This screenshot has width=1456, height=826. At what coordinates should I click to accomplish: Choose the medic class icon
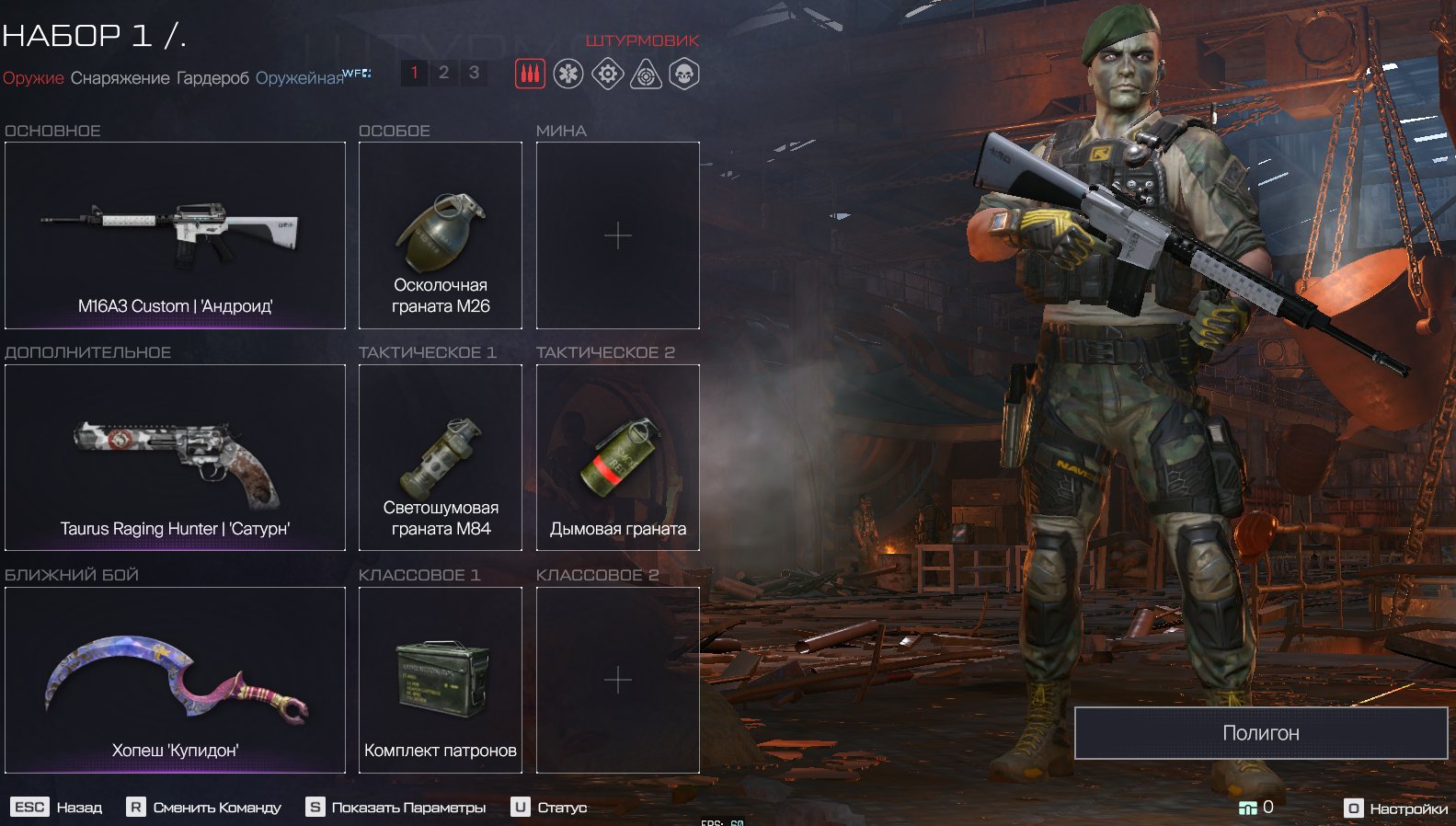point(568,74)
